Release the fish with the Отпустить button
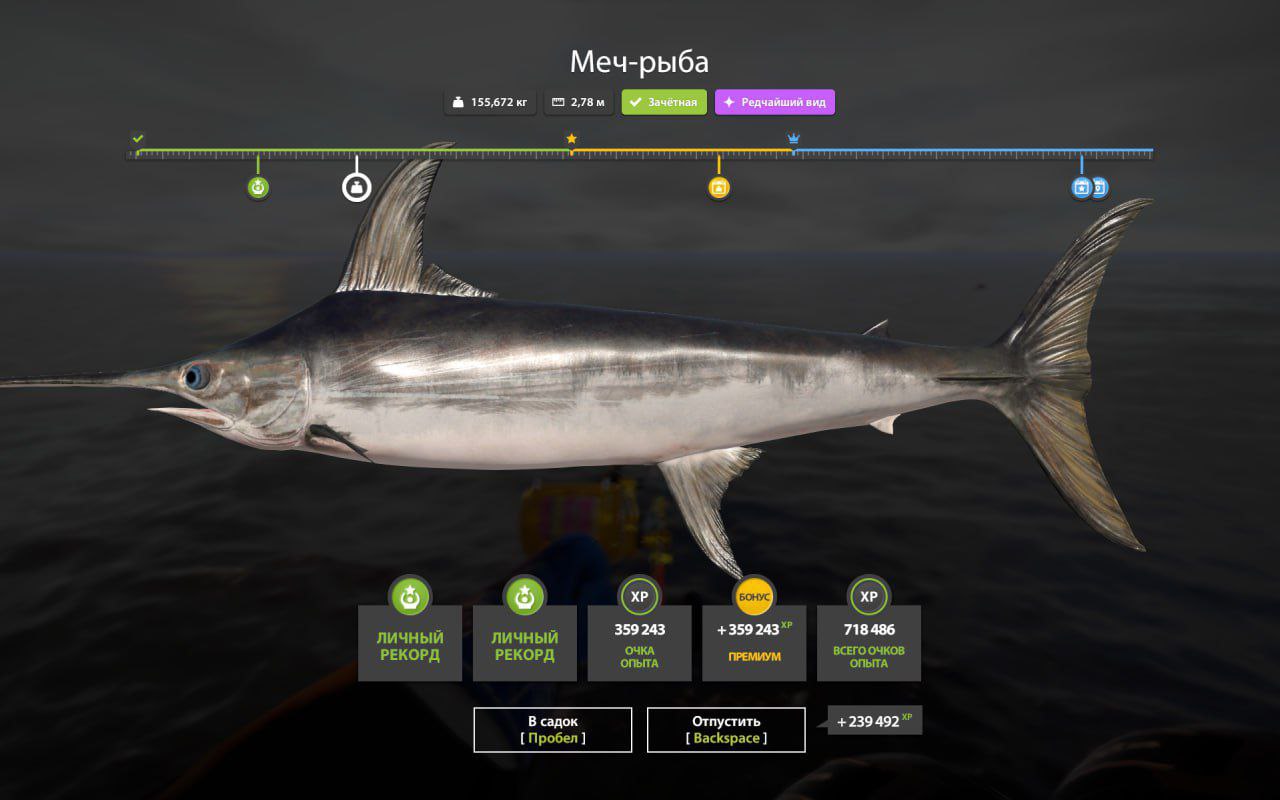 click(x=726, y=729)
